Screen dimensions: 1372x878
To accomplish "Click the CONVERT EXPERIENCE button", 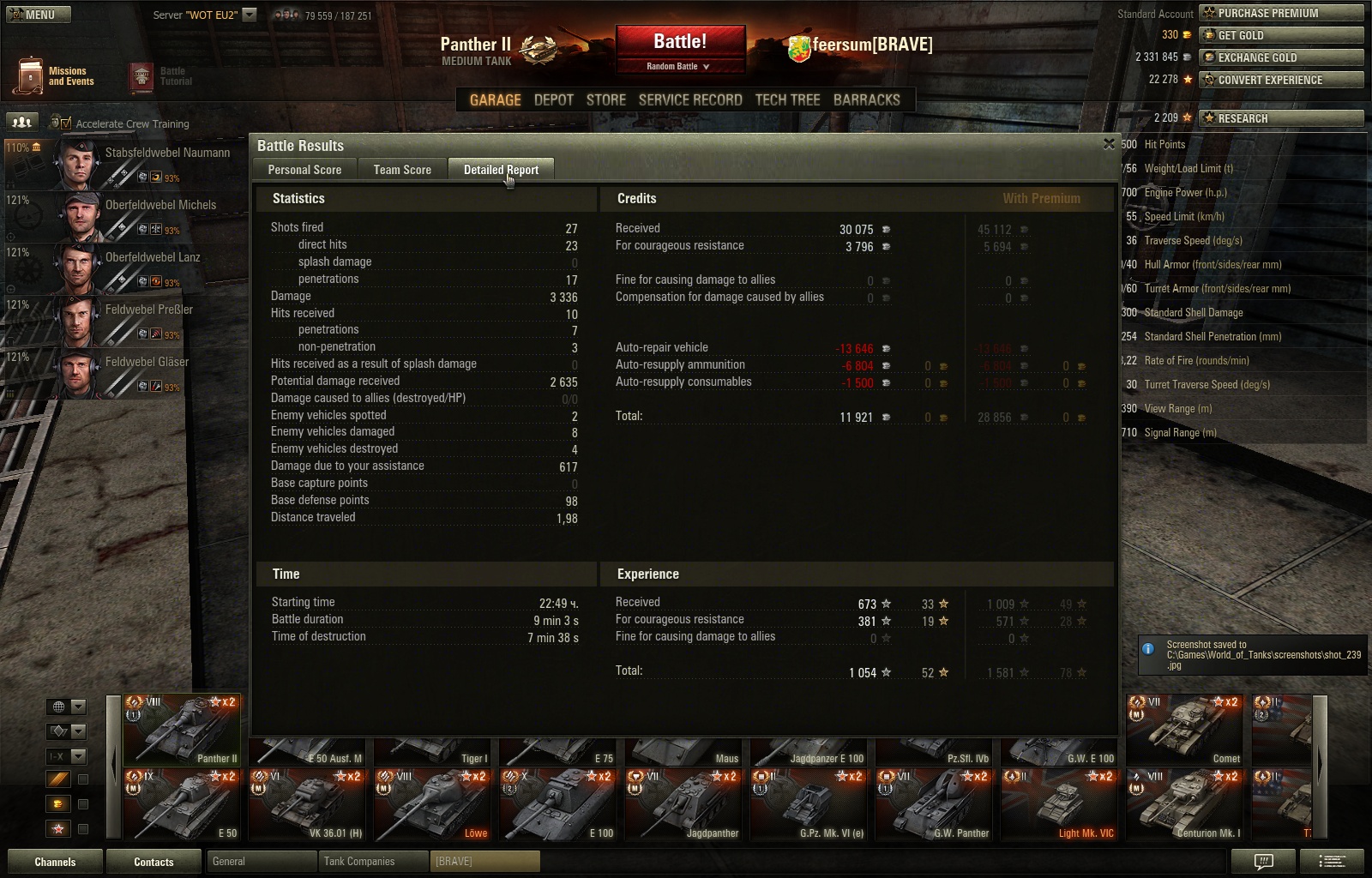I will point(1280,80).
